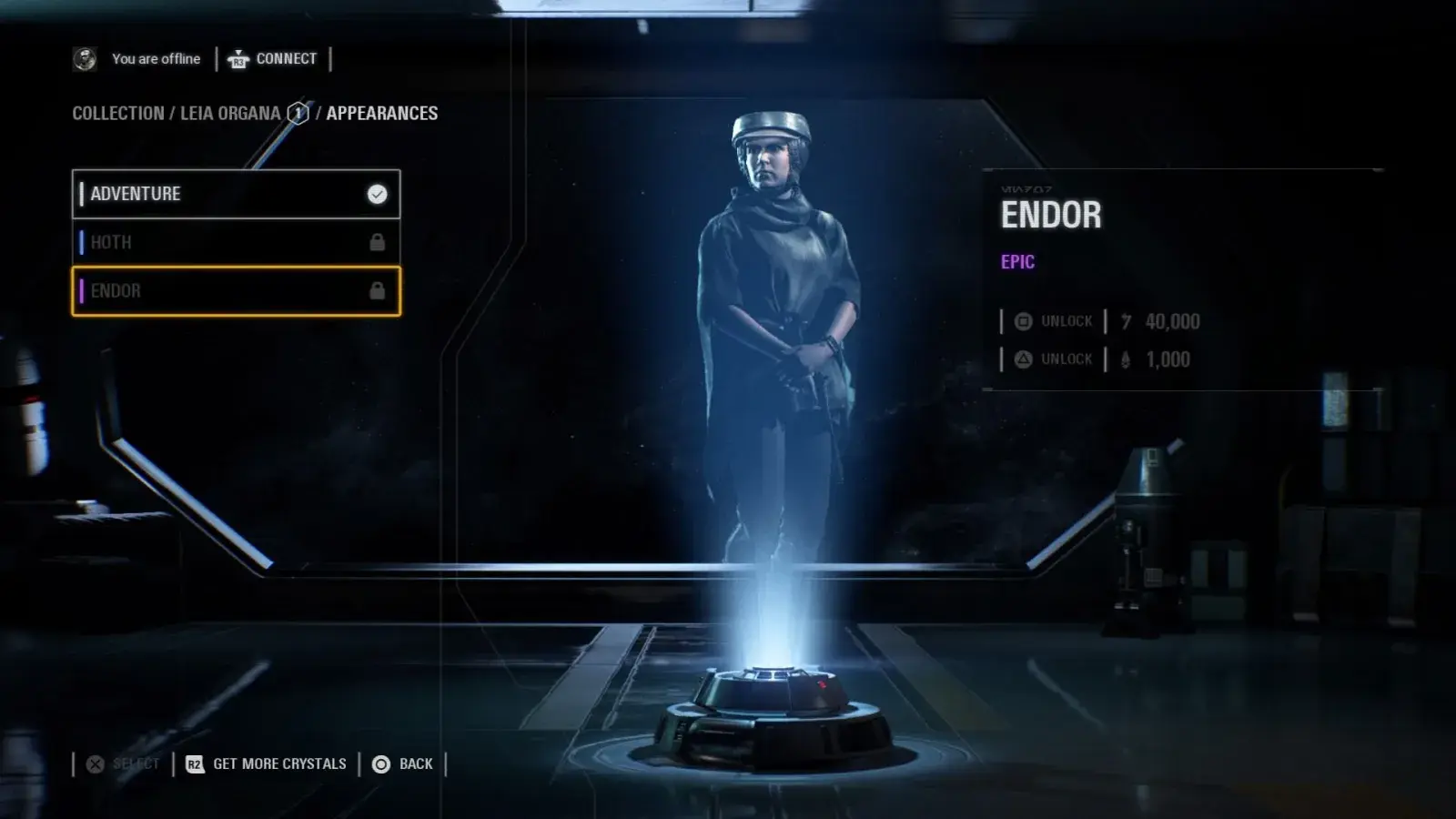The width and height of the screenshot is (1456, 819).
Task: Click the offline player profile icon
Action: (85, 59)
